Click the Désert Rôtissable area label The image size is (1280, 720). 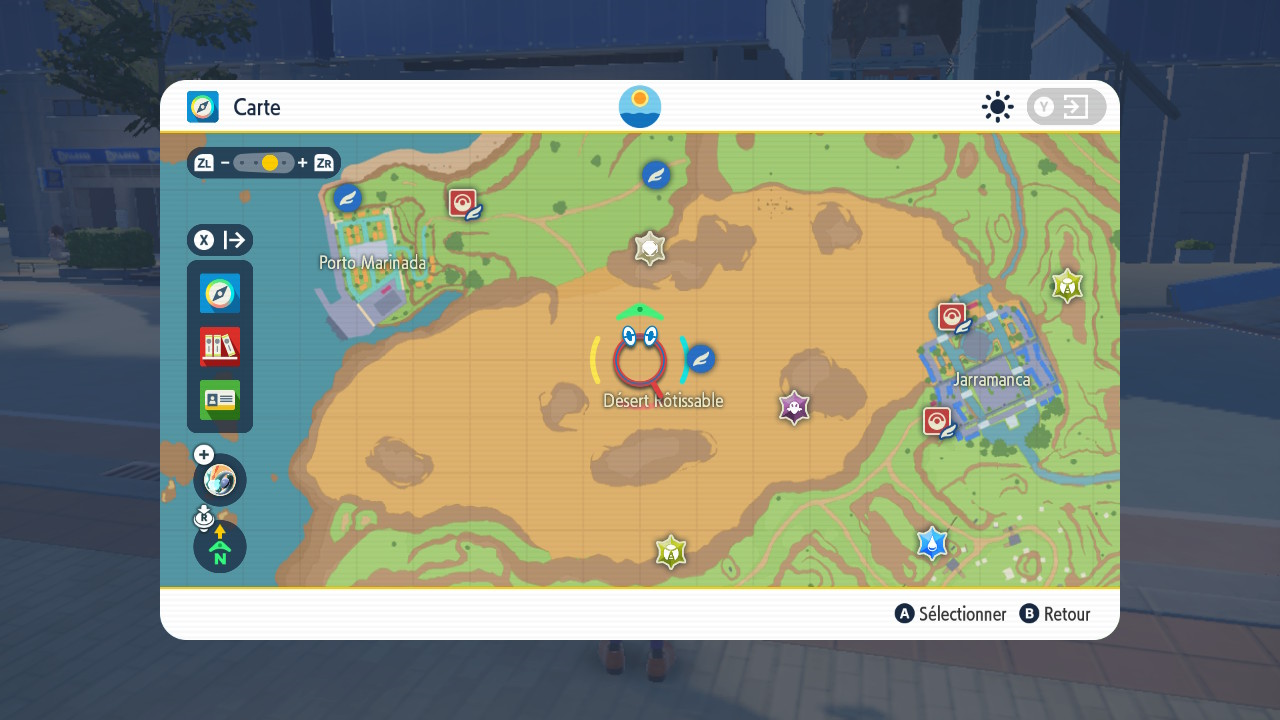663,401
